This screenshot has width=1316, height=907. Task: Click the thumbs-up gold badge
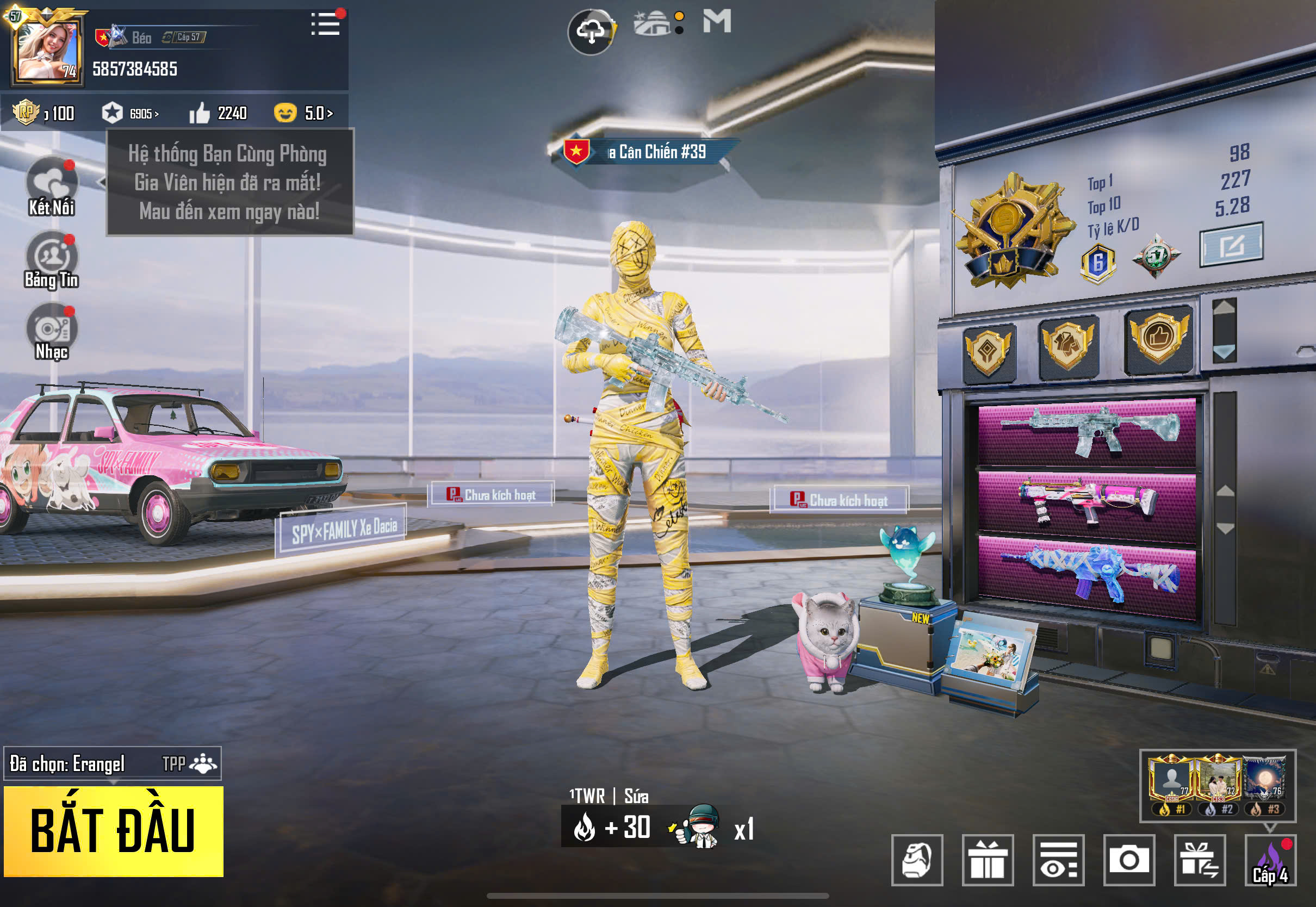[x=1158, y=339]
